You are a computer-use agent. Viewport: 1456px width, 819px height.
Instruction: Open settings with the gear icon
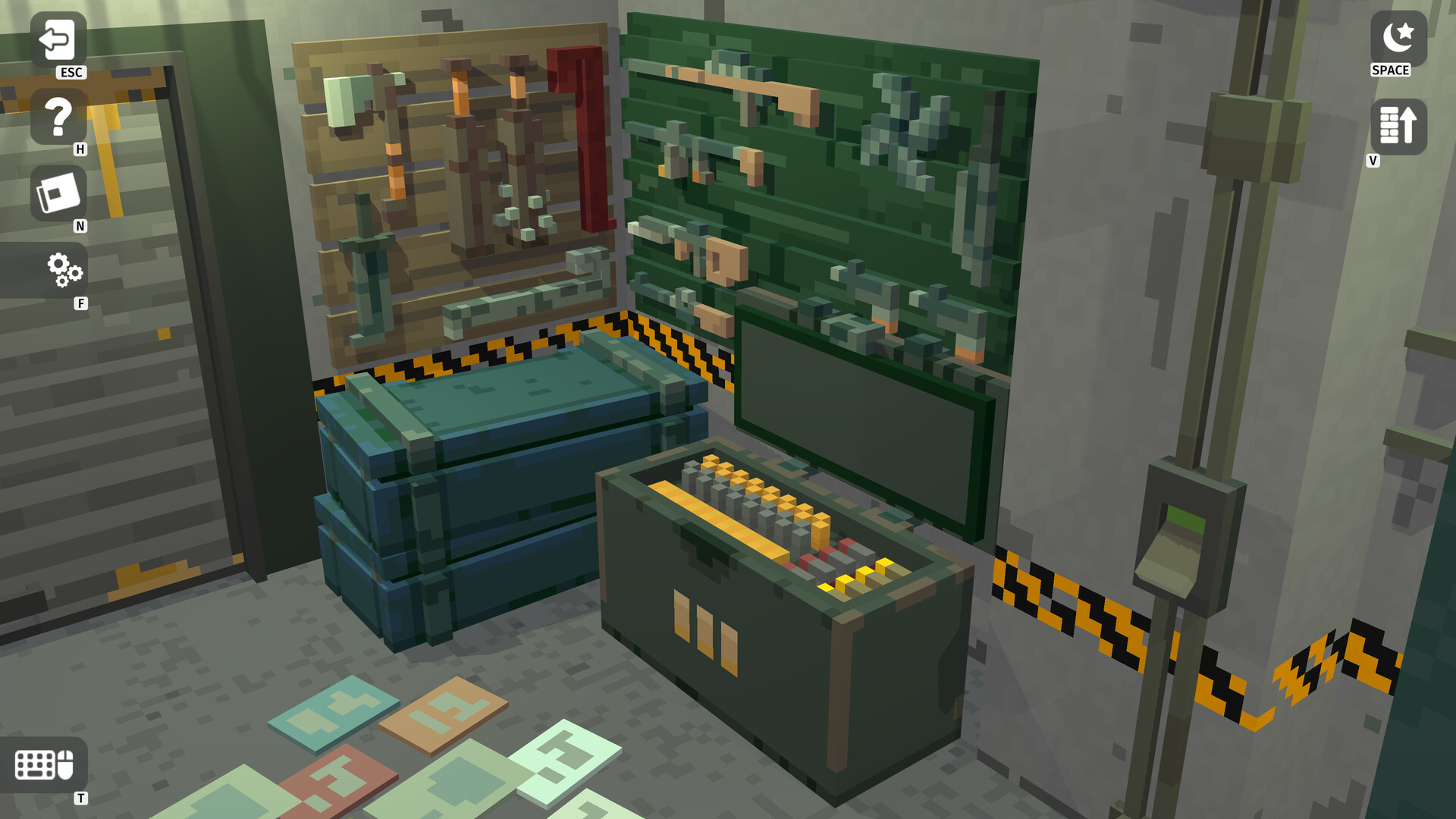point(64,273)
